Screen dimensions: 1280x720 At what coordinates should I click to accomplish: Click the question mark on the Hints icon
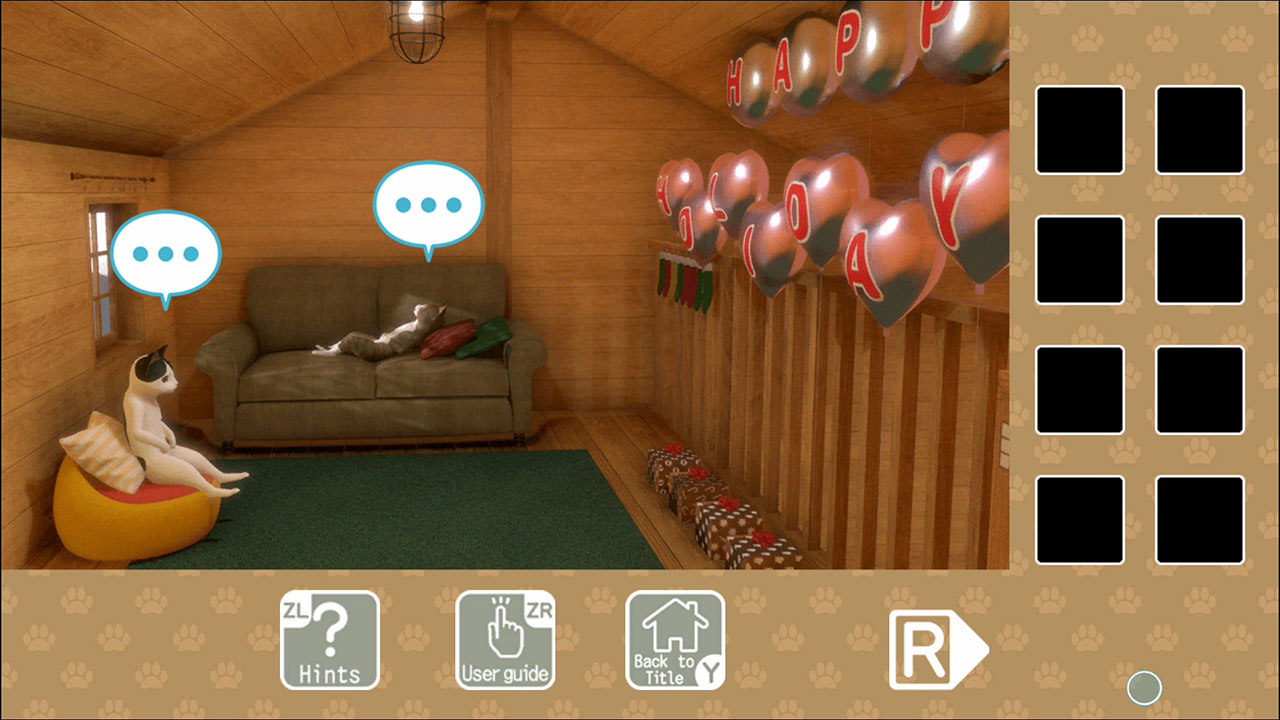click(x=330, y=630)
